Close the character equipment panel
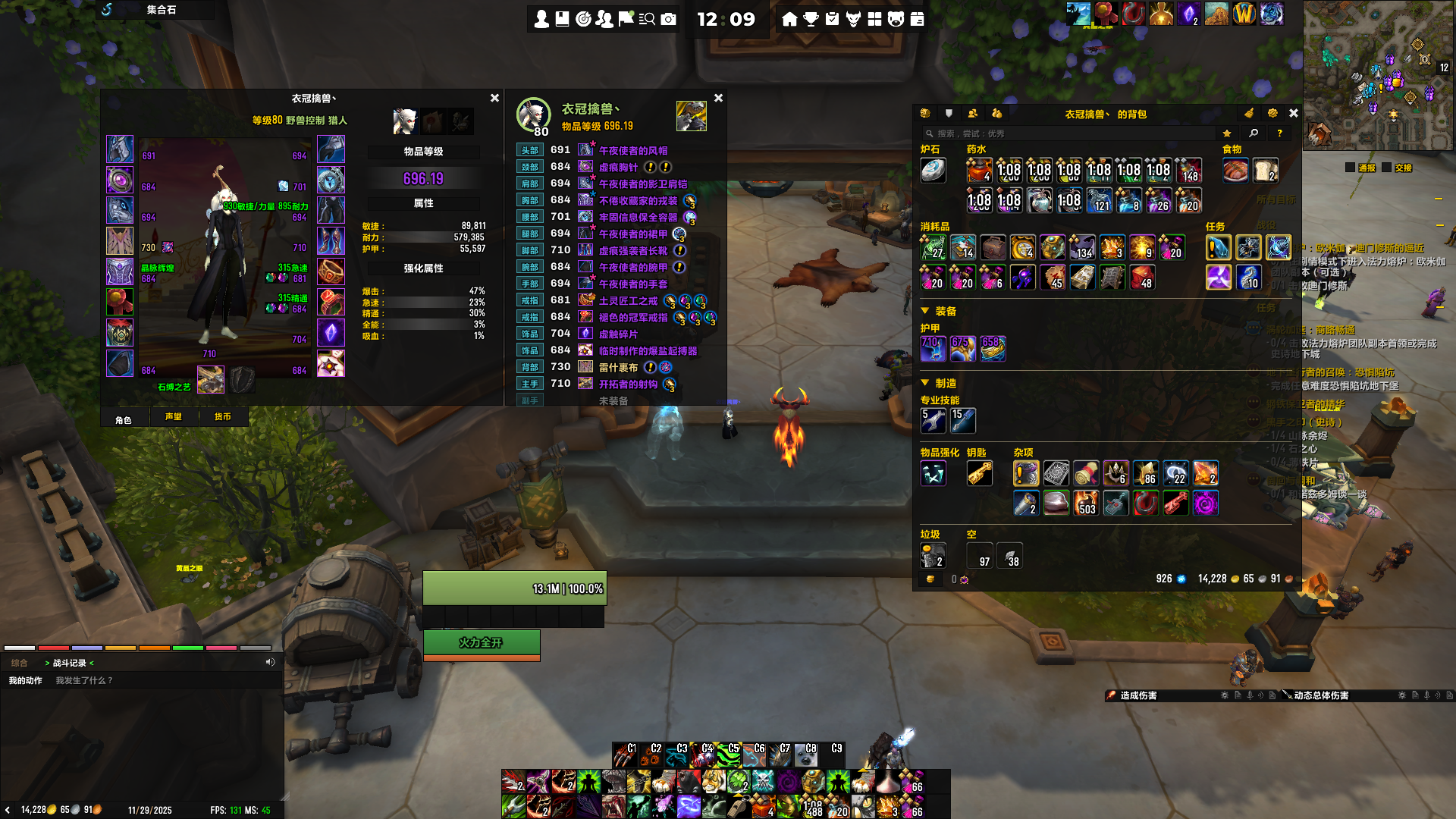This screenshot has height=819, width=1456. 494,99
